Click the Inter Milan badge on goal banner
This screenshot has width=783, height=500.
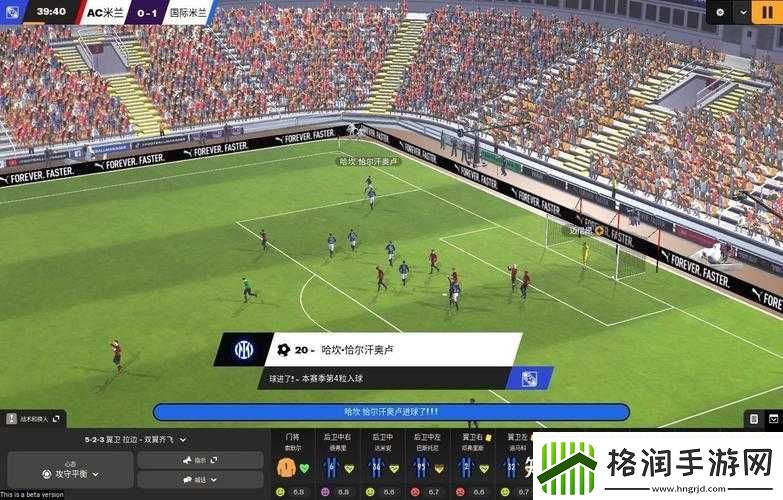click(243, 350)
